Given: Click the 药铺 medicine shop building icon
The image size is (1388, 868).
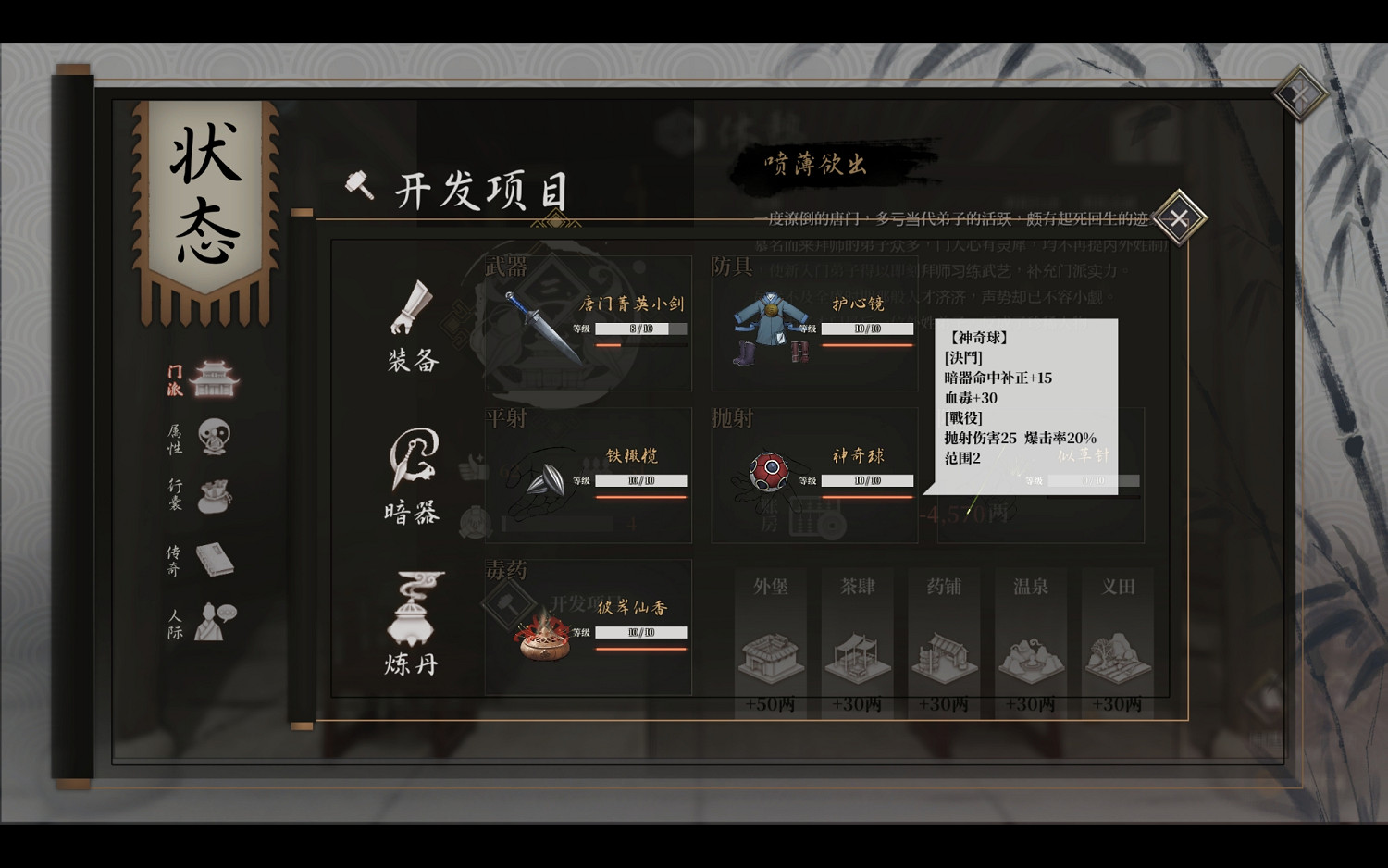Looking at the screenshot, I should 944,657.
